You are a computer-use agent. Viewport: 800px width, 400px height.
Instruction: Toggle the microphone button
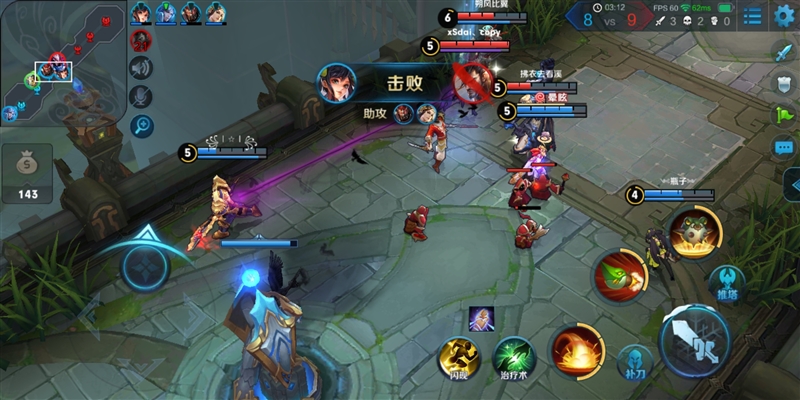pyautogui.click(x=142, y=96)
